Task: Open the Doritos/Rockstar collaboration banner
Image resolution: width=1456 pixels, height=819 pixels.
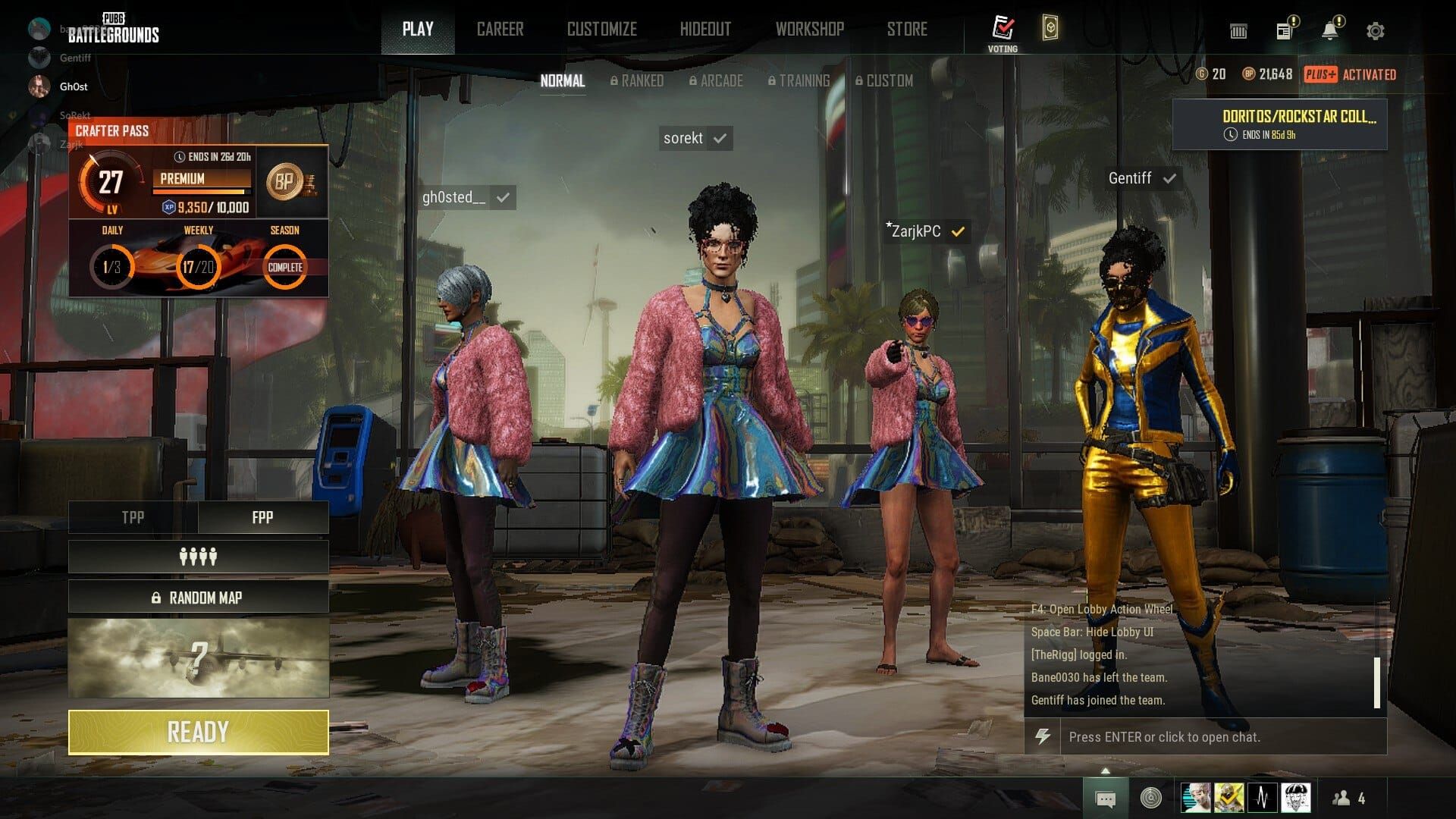Action: (1279, 124)
